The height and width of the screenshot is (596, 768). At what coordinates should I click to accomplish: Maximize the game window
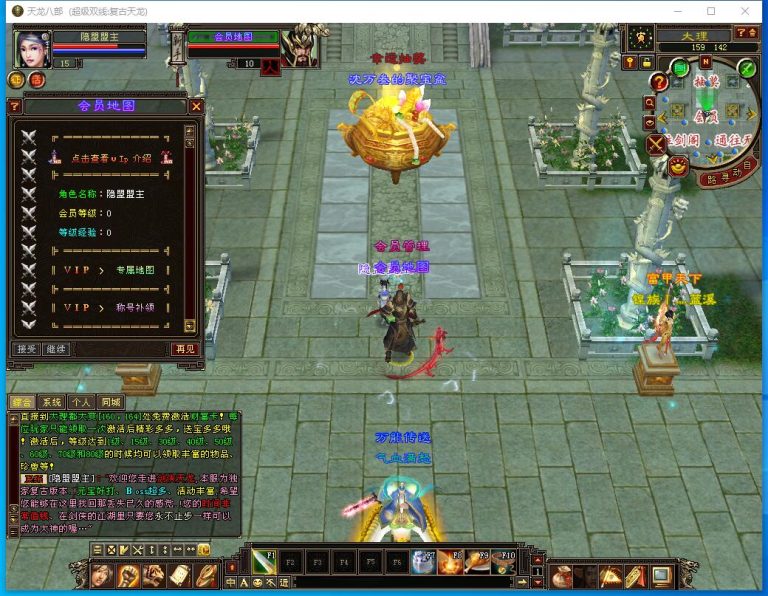[711, 11]
